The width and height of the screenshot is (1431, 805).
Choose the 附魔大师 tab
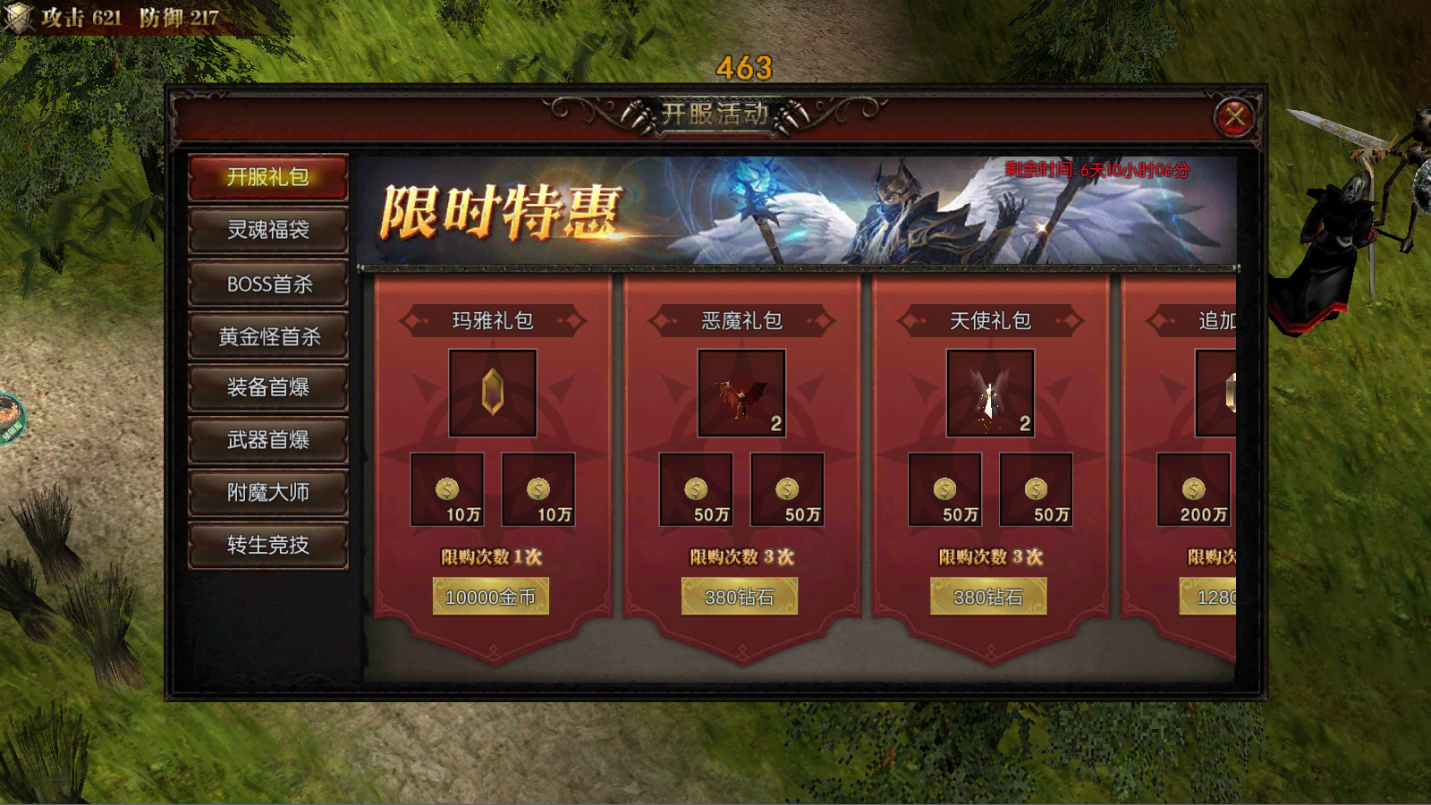(x=268, y=493)
